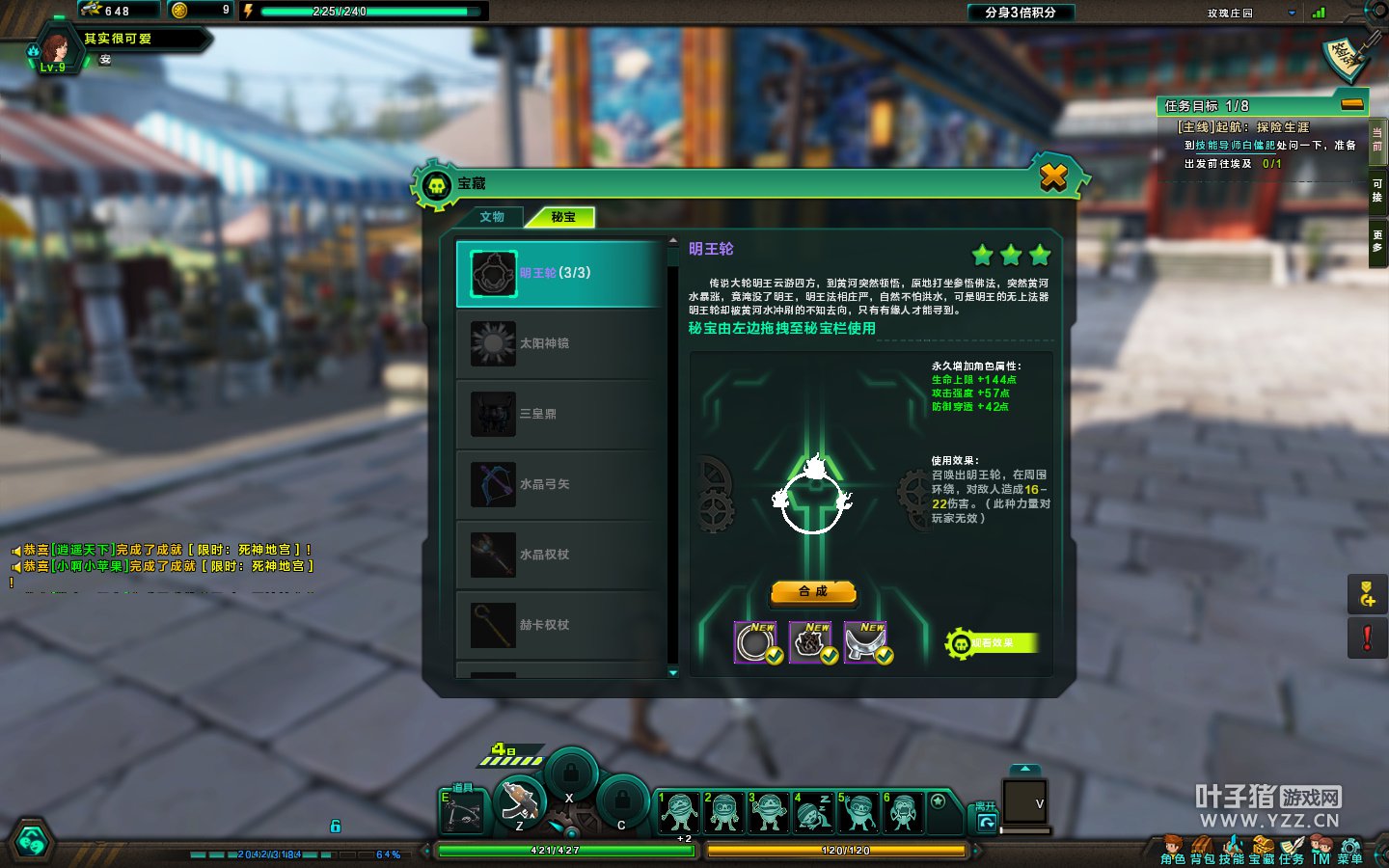
Task: Select 明王轮 (3/3) in the treasure list
Action: (559, 273)
